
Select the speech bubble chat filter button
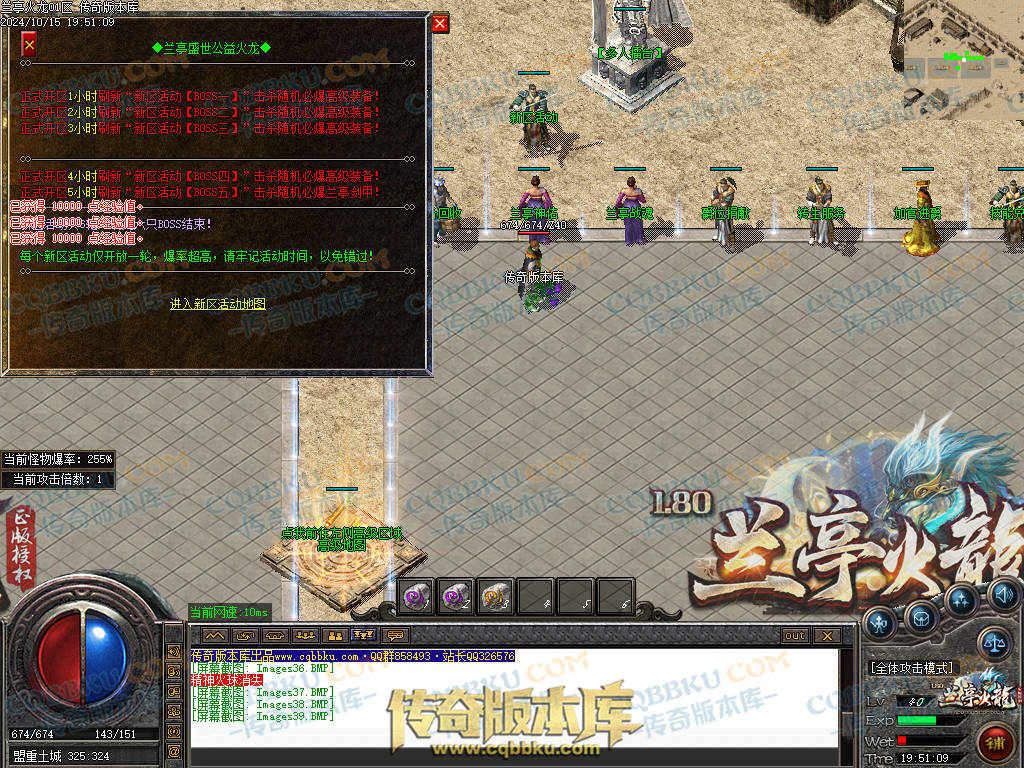pos(397,636)
